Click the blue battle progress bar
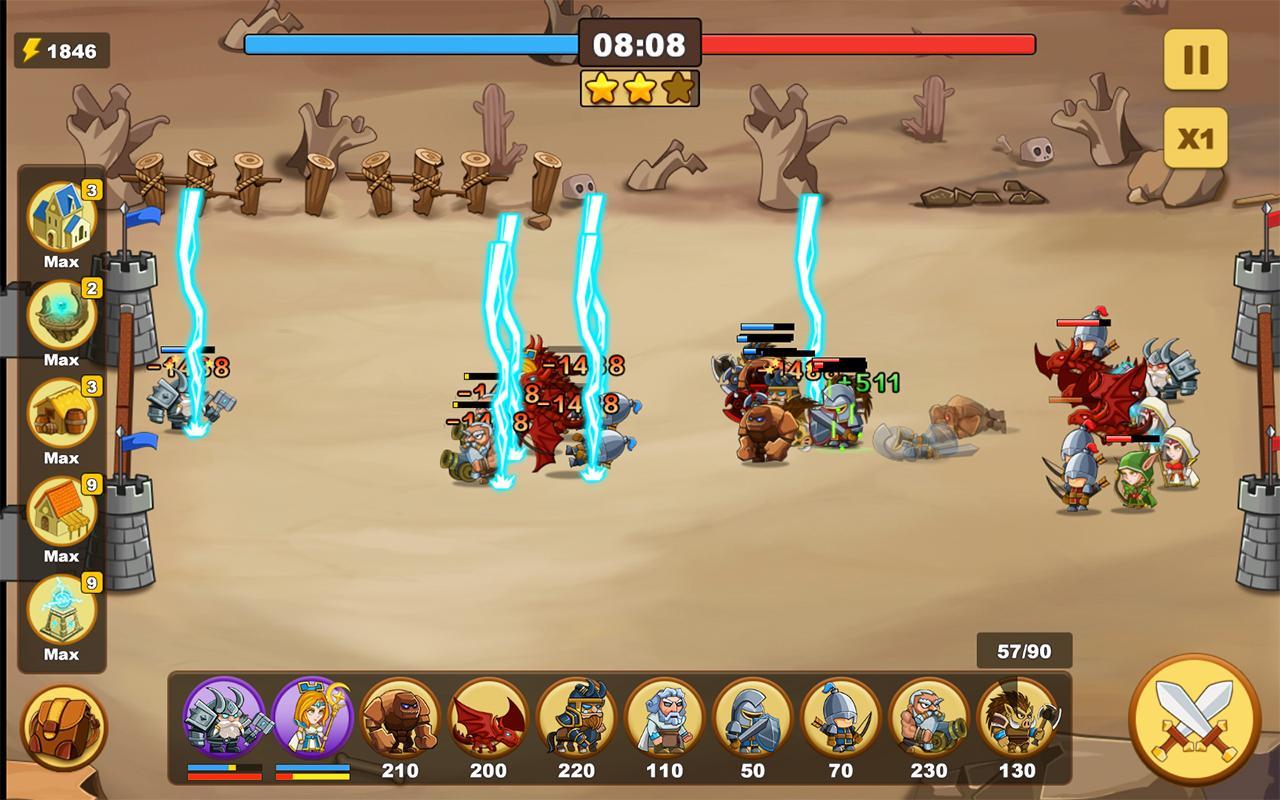This screenshot has width=1280, height=800. click(410, 44)
